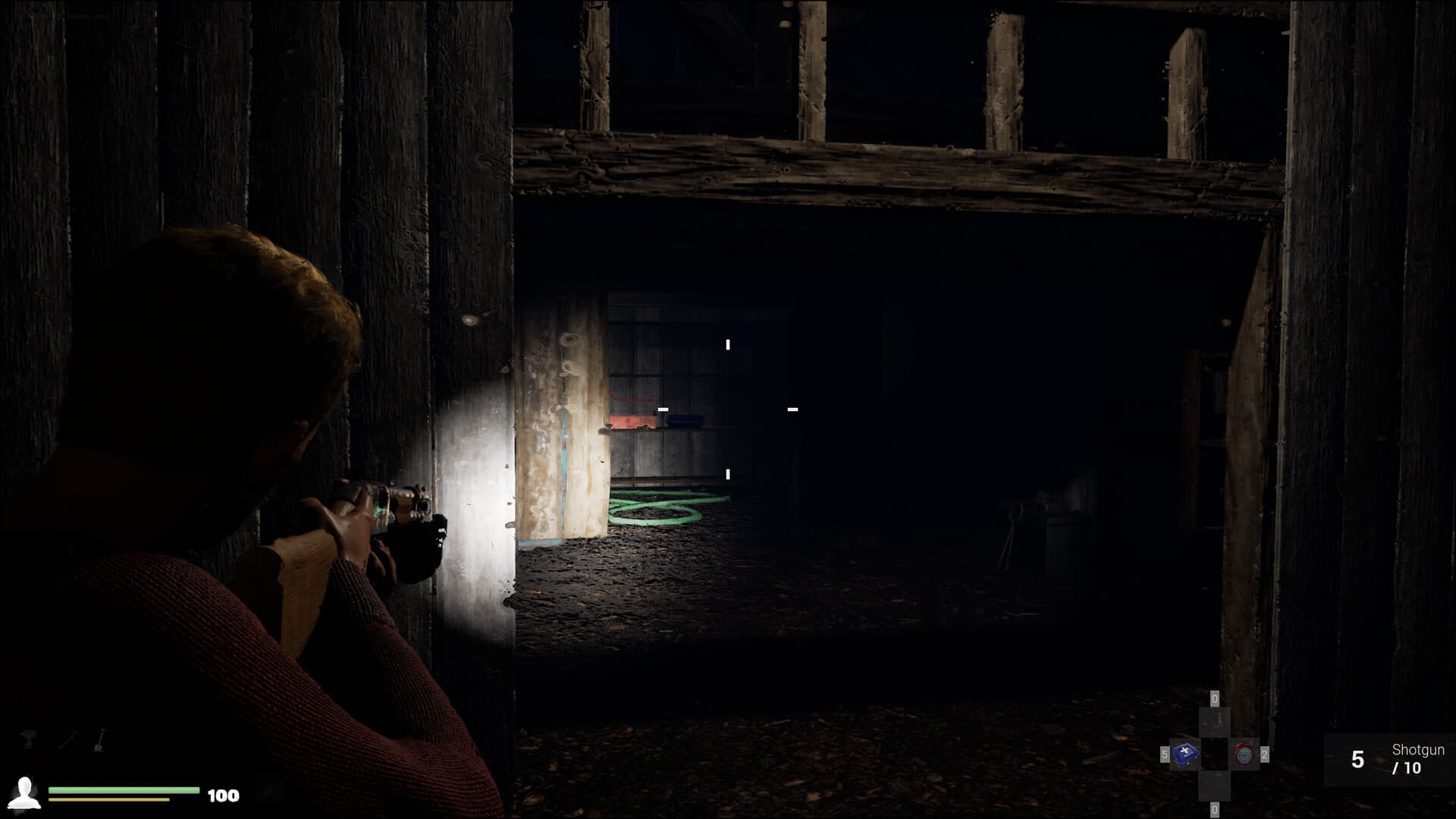Open the Shotgun ammo panel
Viewport: 1456px width, 819px height.
click(x=1388, y=760)
